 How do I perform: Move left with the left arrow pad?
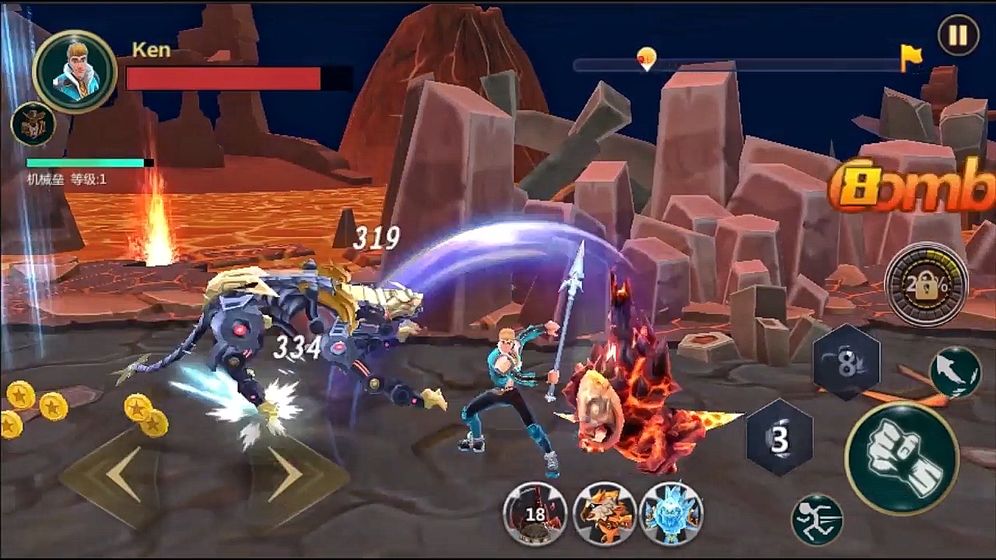coord(120,473)
